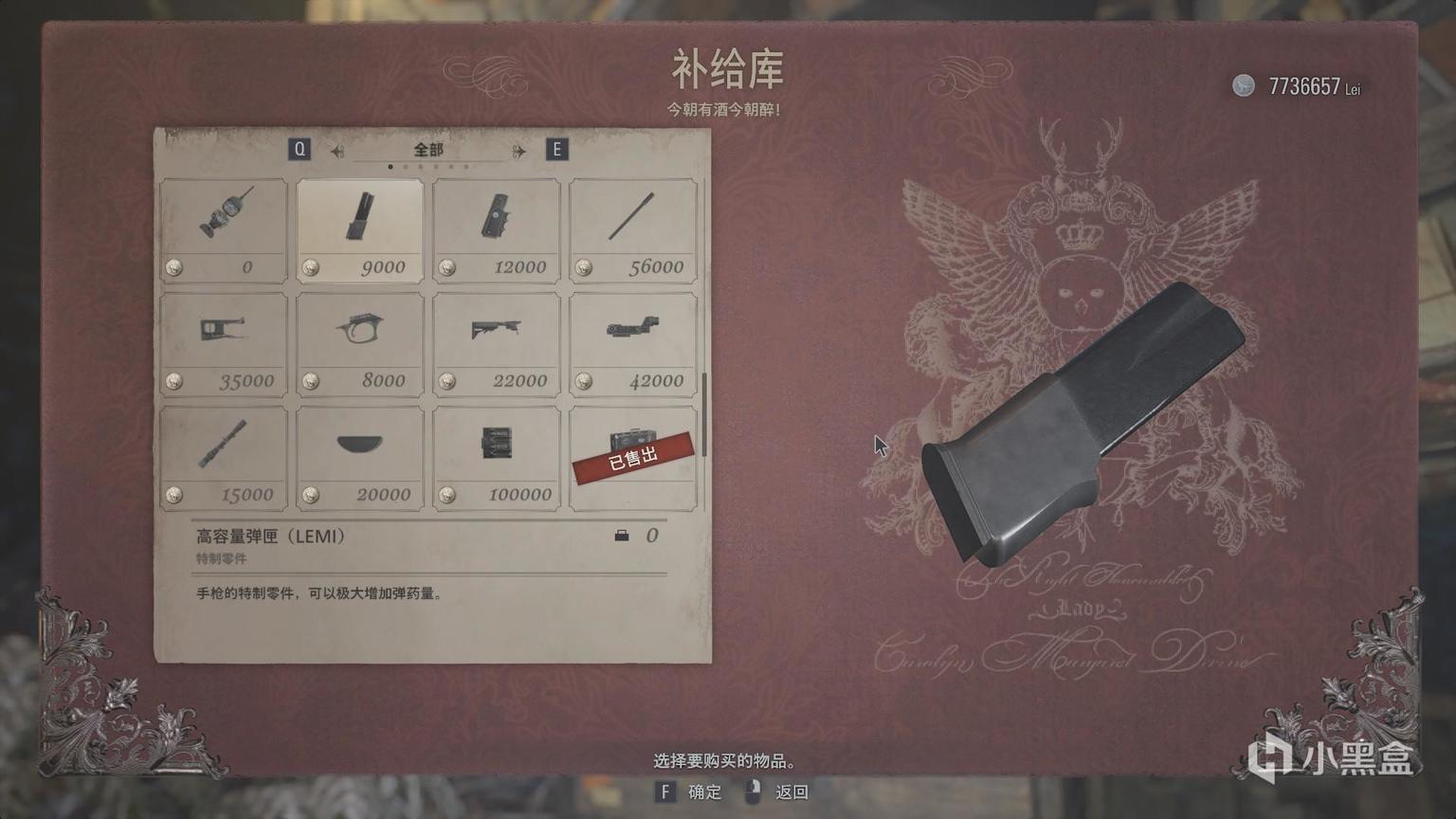Select the recovery syringe item priced 0
The height and width of the screenshot is (819, 1456).
tap(224, 227)
